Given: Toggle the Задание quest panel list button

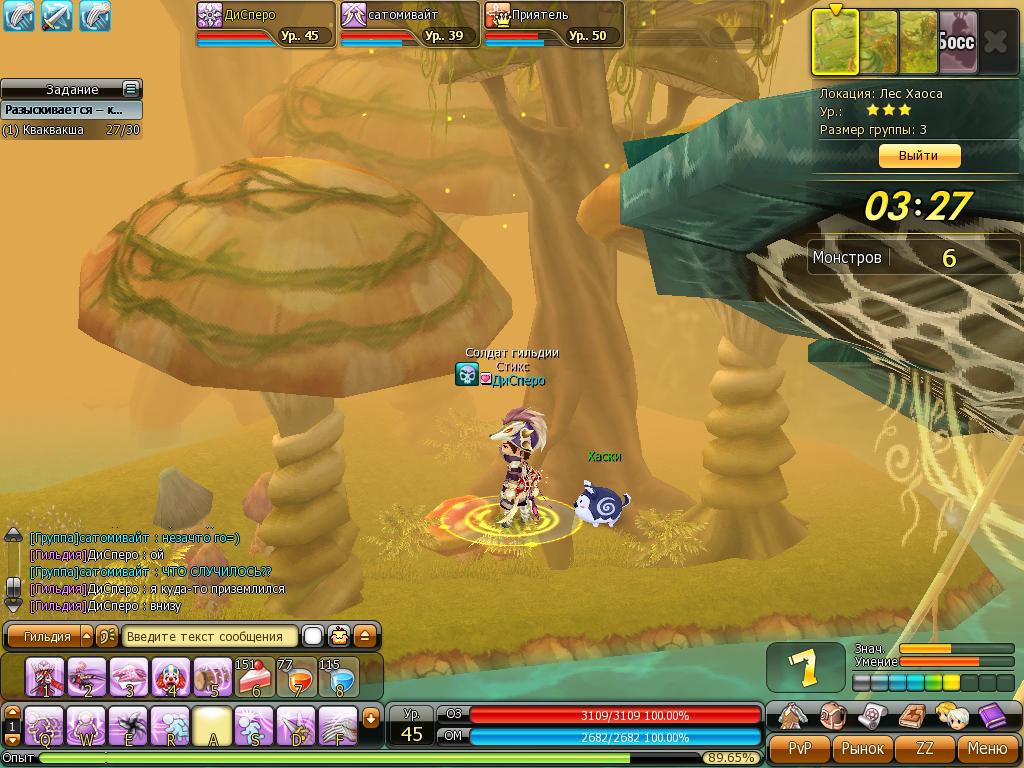Looking at the screenshot, I should (130, 89).
